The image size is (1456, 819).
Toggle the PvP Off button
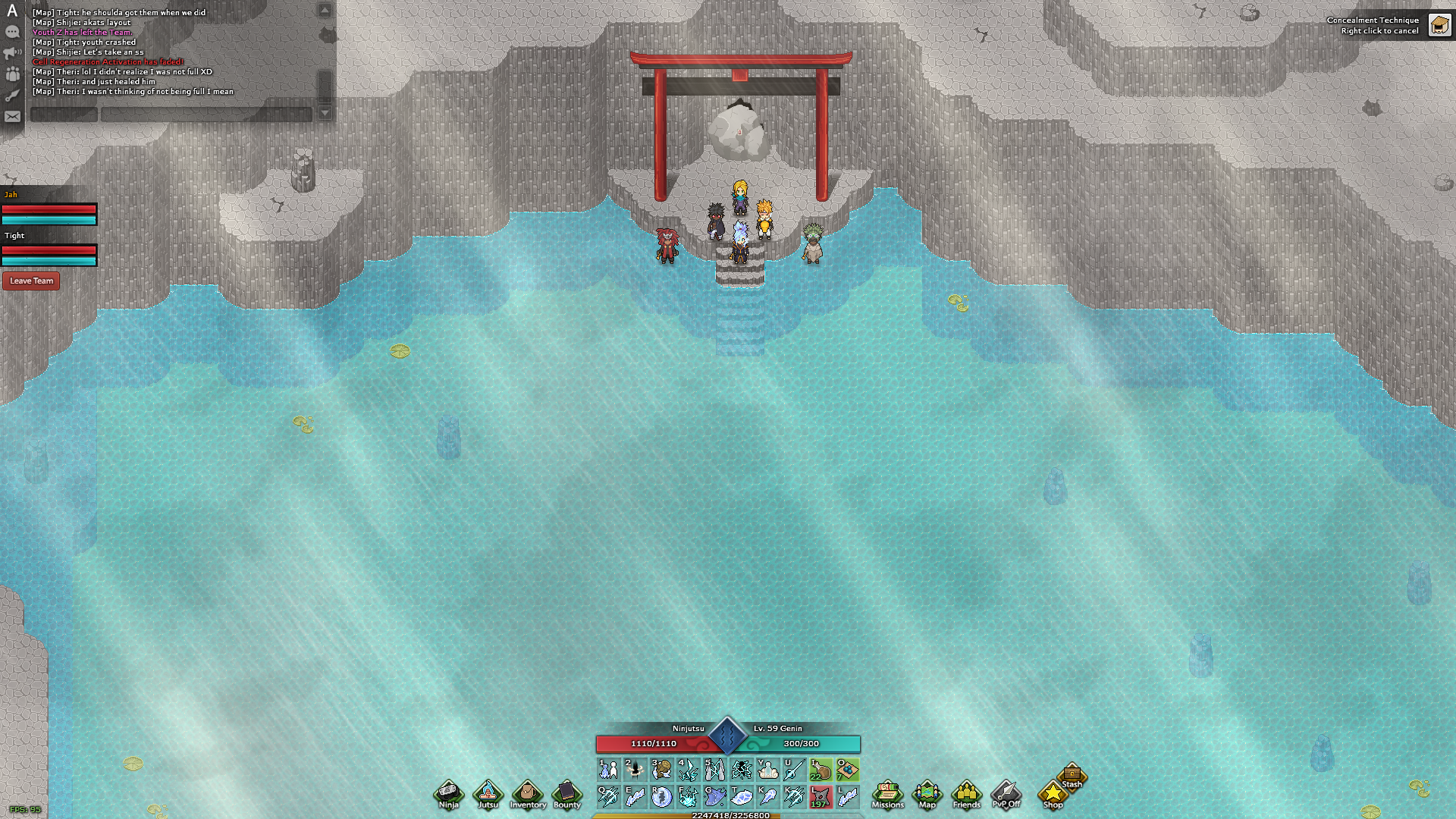tap(1006, 794)
